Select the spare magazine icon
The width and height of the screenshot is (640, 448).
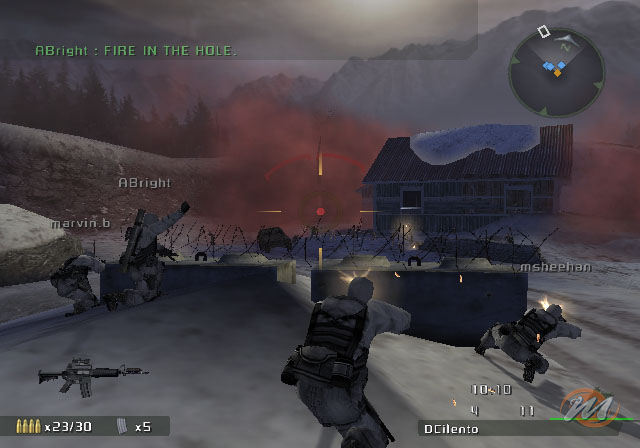point(122,426)
